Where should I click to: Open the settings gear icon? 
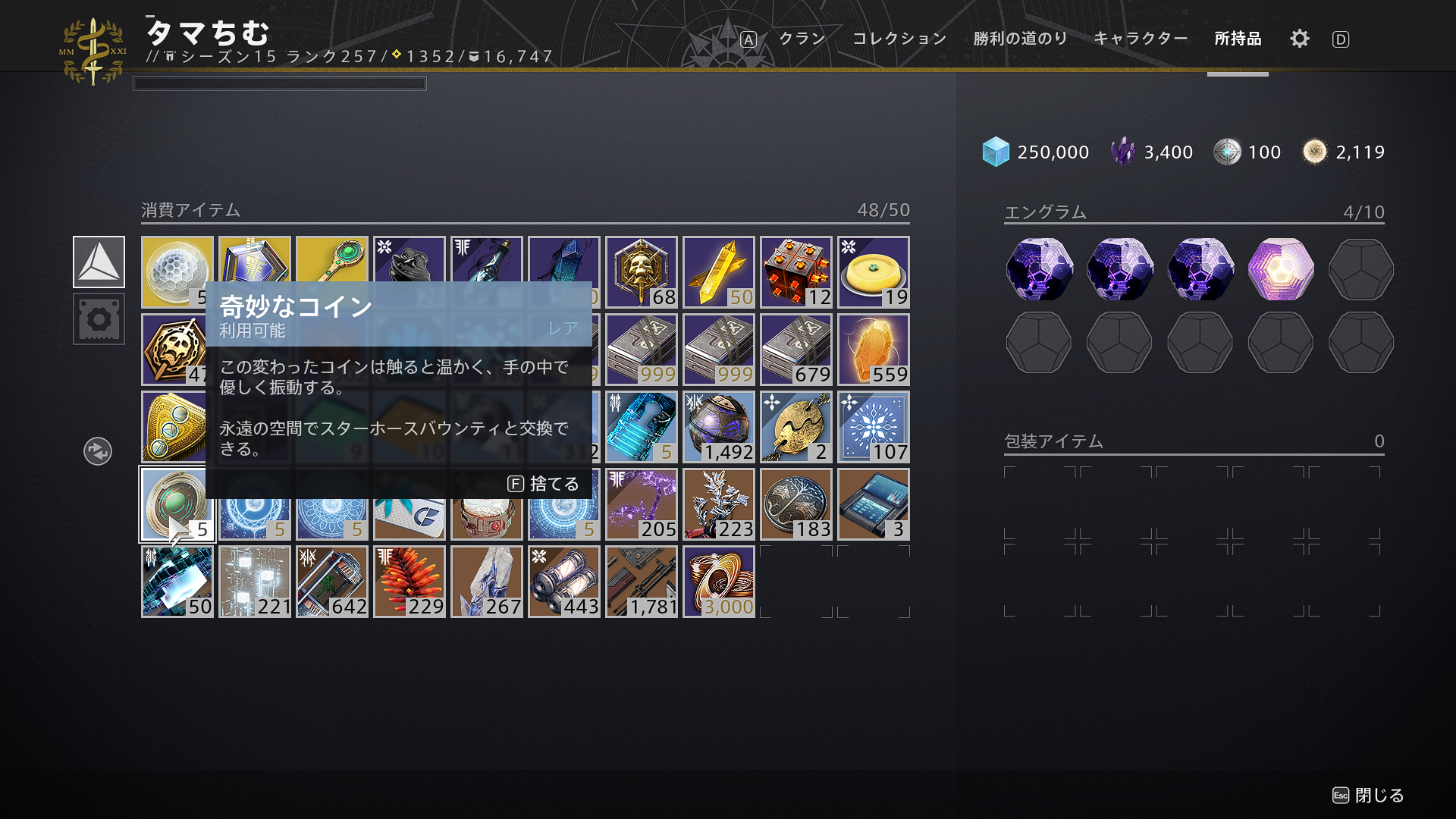[x=1299, y=39]
